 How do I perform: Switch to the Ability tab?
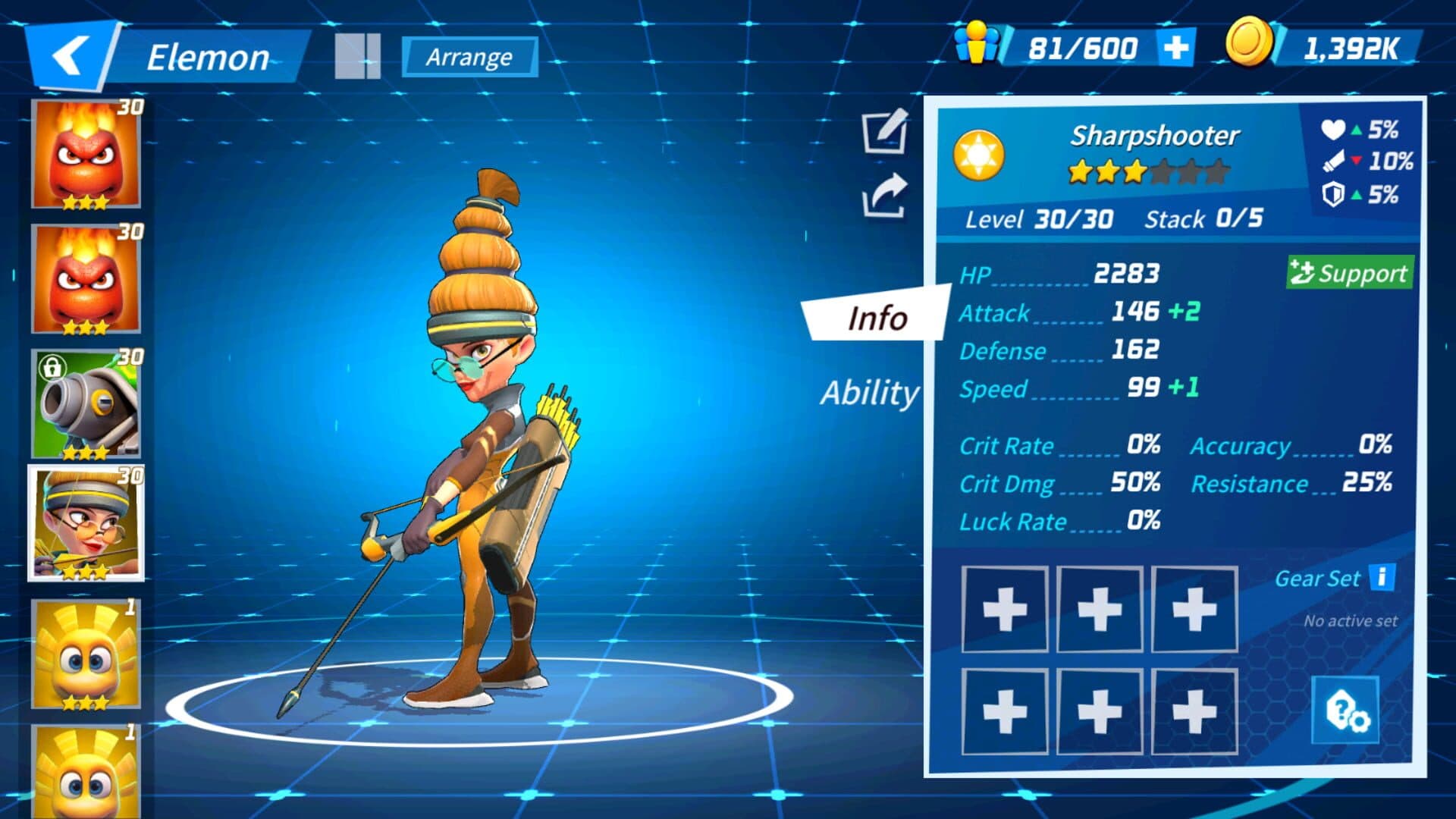[x=870, y=393]
